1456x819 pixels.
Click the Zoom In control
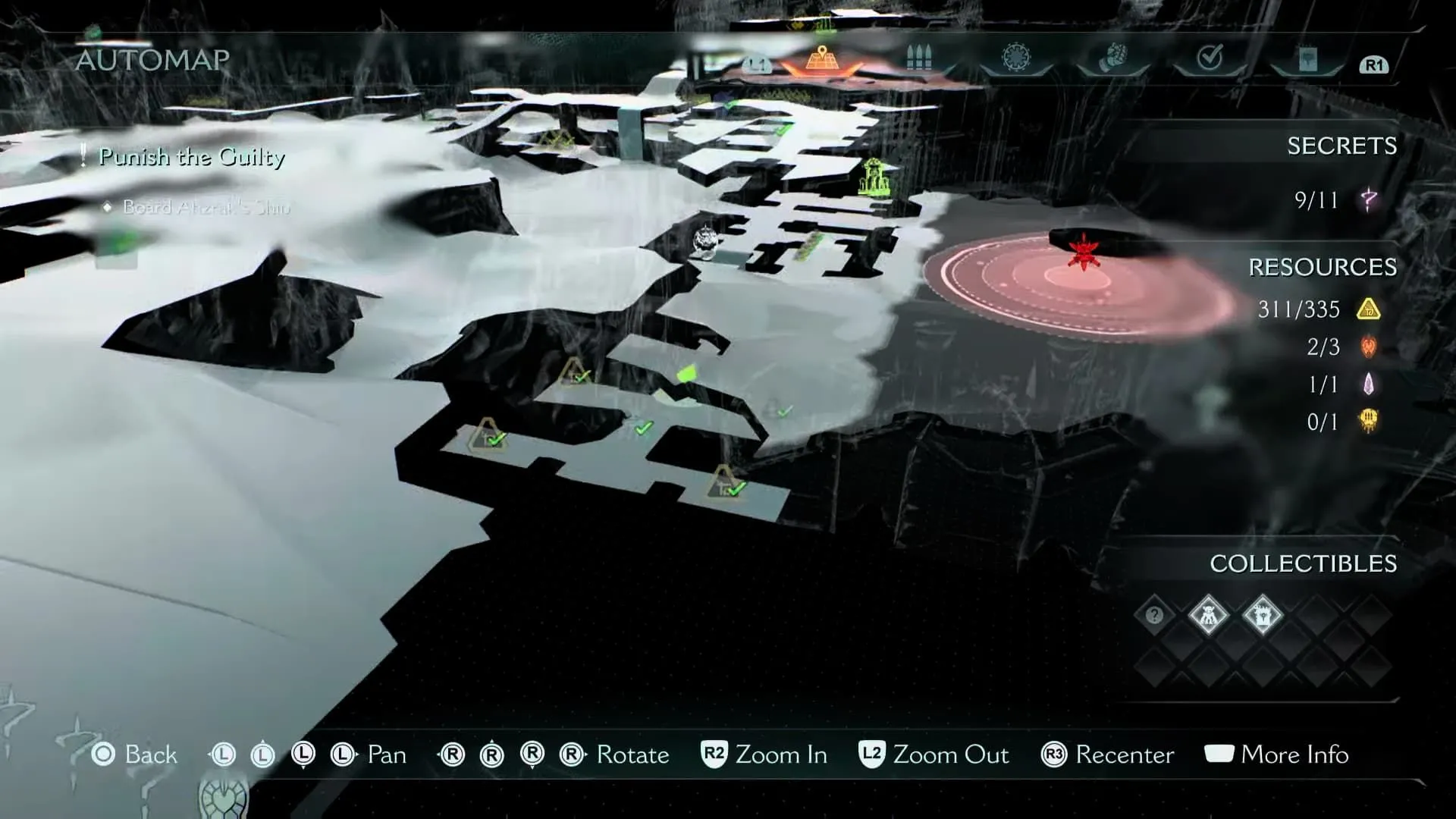coord(764,755)
